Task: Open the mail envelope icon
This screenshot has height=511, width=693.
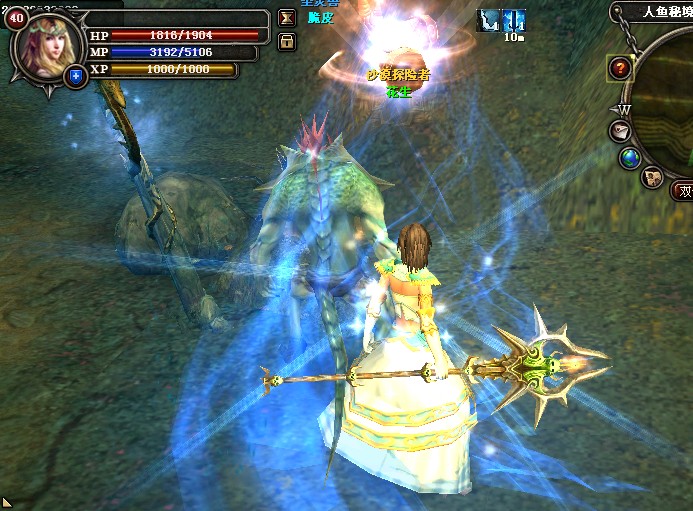Action: (620, 131)
